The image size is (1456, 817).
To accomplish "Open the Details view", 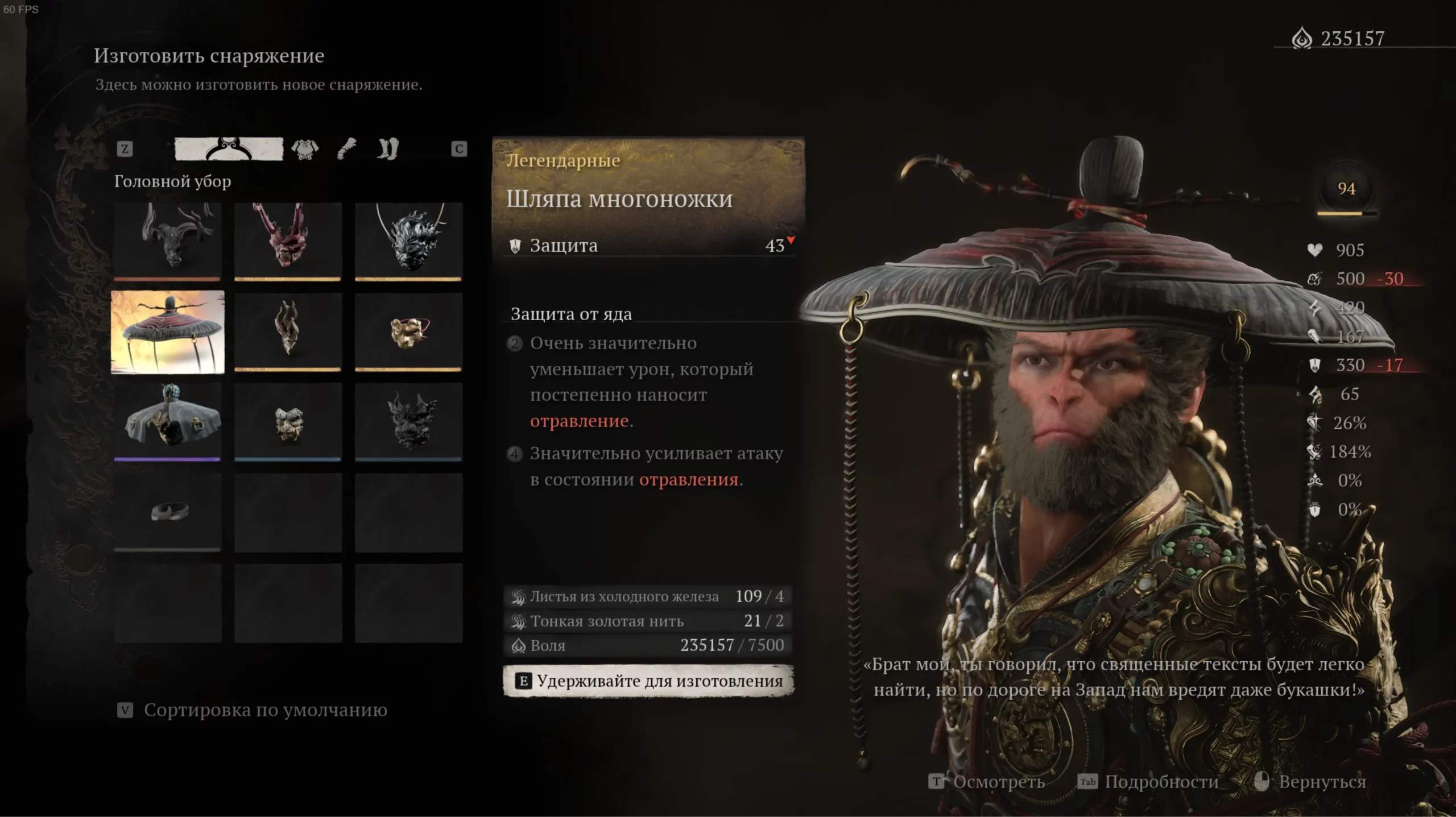I will point(1149,782).
